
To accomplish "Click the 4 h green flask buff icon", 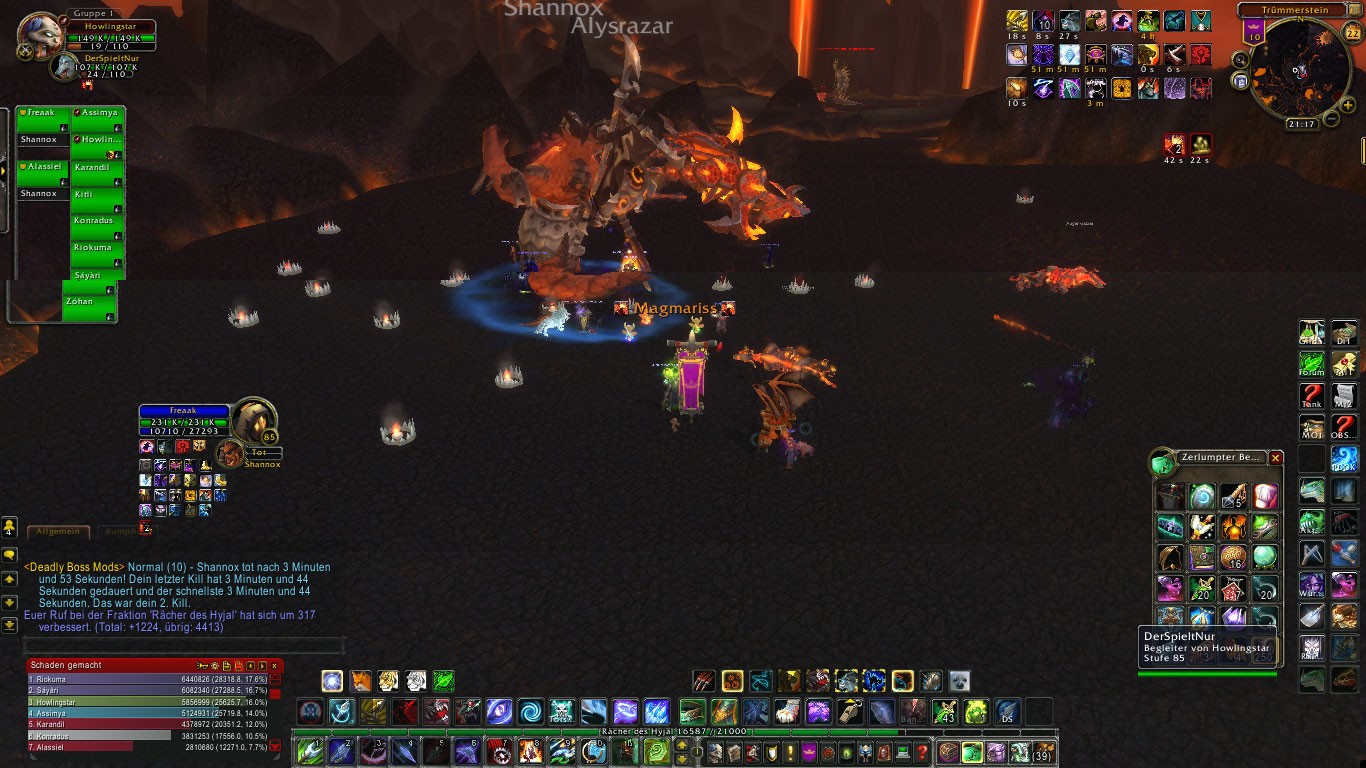I will pos(1147,22).
